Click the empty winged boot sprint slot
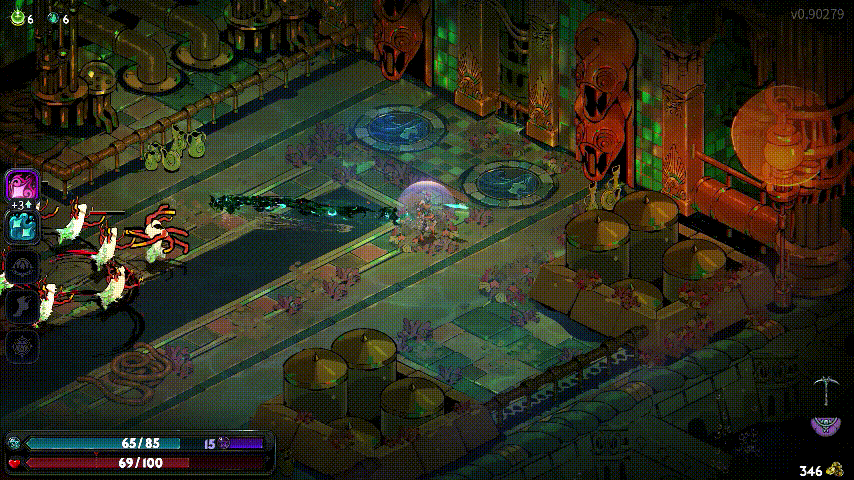 pyautogui.click(x=21, y=306)
